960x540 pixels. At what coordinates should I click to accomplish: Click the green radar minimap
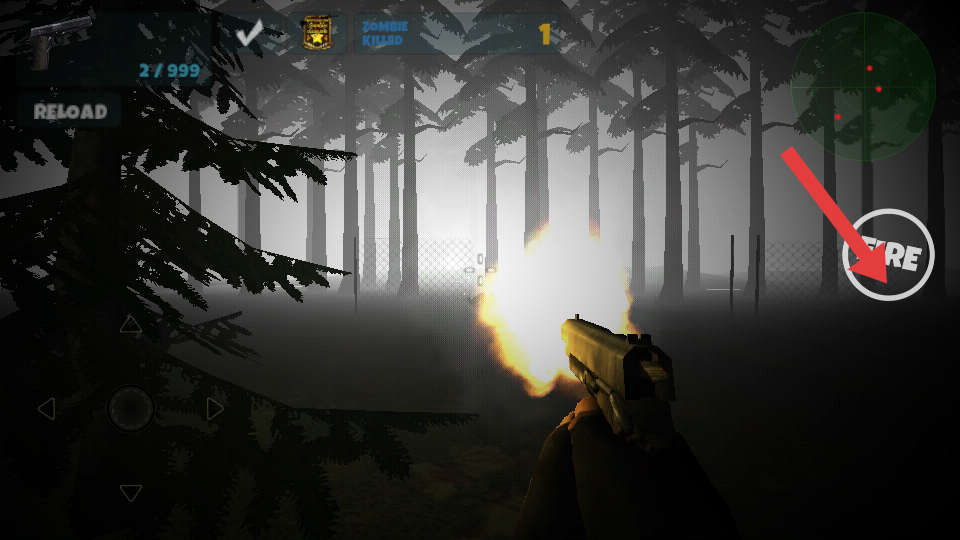pos(863,87)
